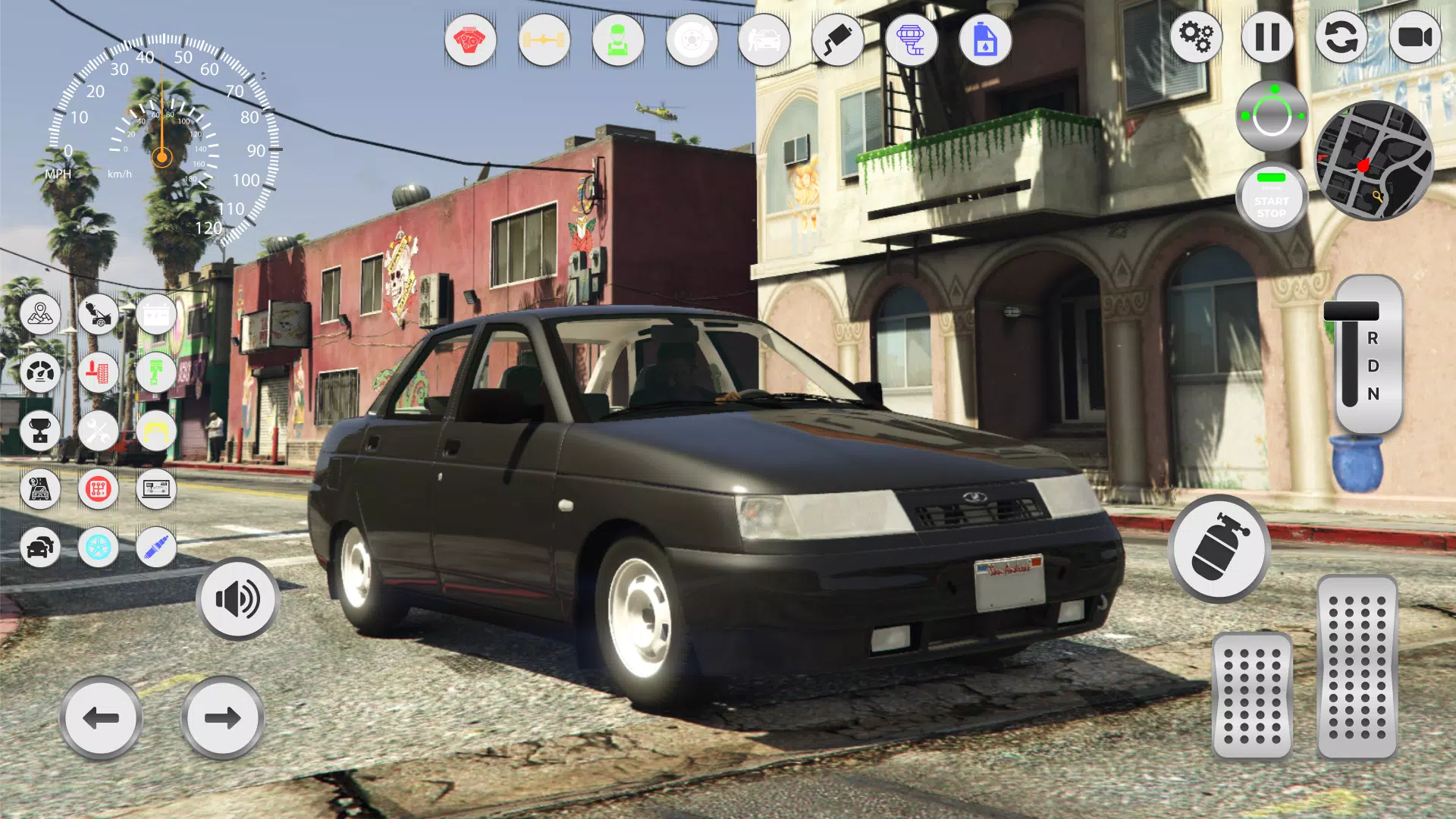The image size is (1456, 819).
Task: Open the purple air intake icon
Action: point(912,41)
